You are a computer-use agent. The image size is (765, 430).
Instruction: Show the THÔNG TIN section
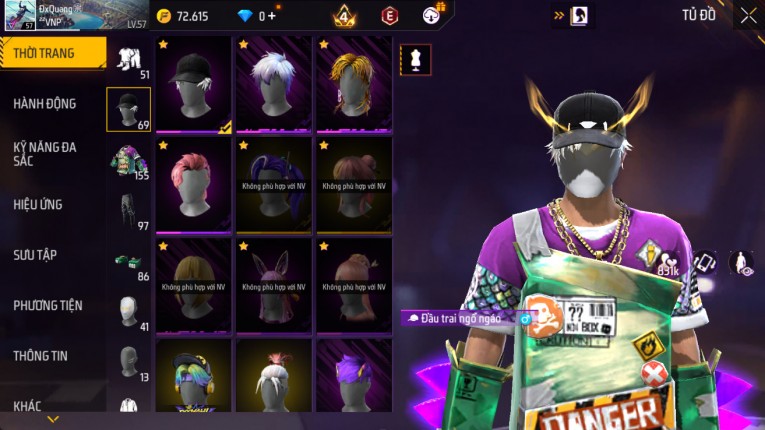38,355
